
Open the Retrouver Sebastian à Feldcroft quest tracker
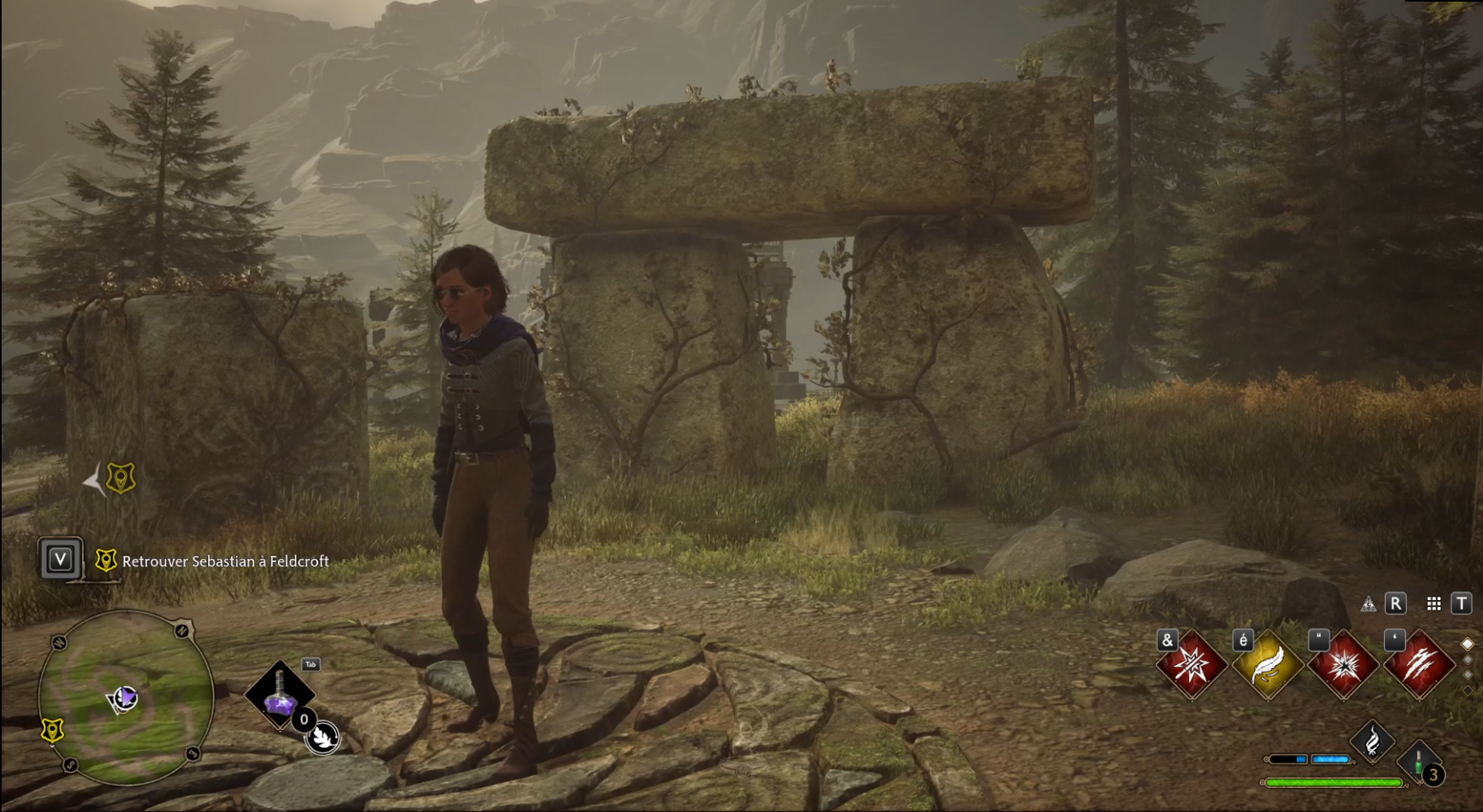(225, 561)
